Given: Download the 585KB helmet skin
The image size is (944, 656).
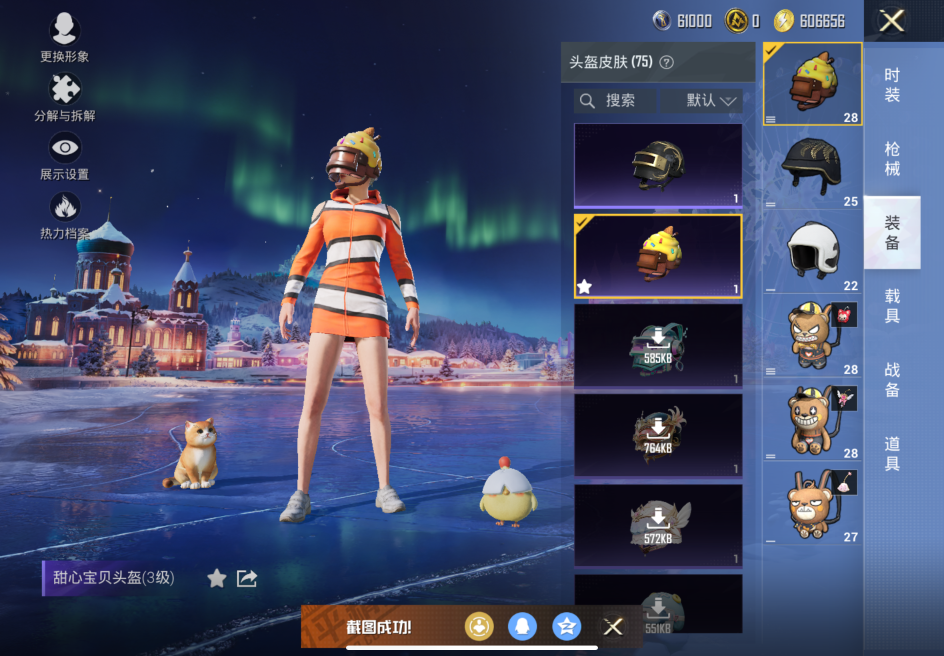Looking at the screenshot, I should 658,345.
